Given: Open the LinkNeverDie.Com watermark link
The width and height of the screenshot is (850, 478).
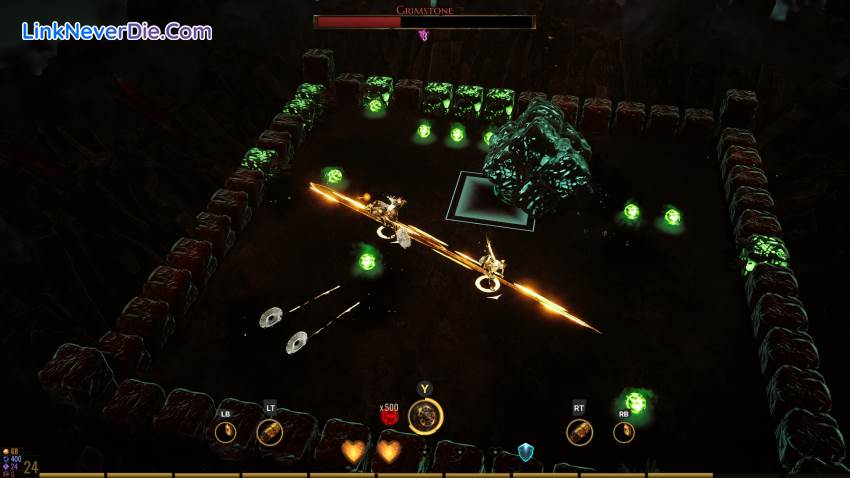Looking at the screenshot, I should tap(116, 31).
